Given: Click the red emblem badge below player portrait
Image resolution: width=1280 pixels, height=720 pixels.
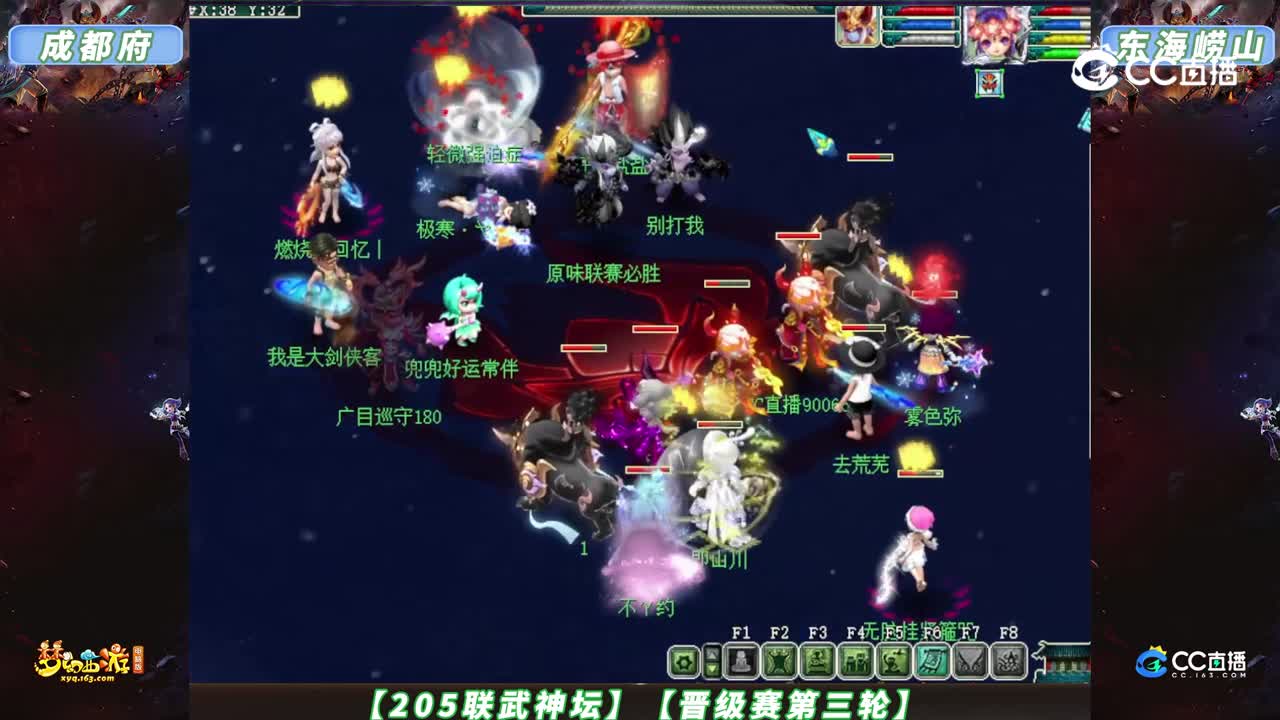Looking at the screenshot, I should tap(988, 85).
